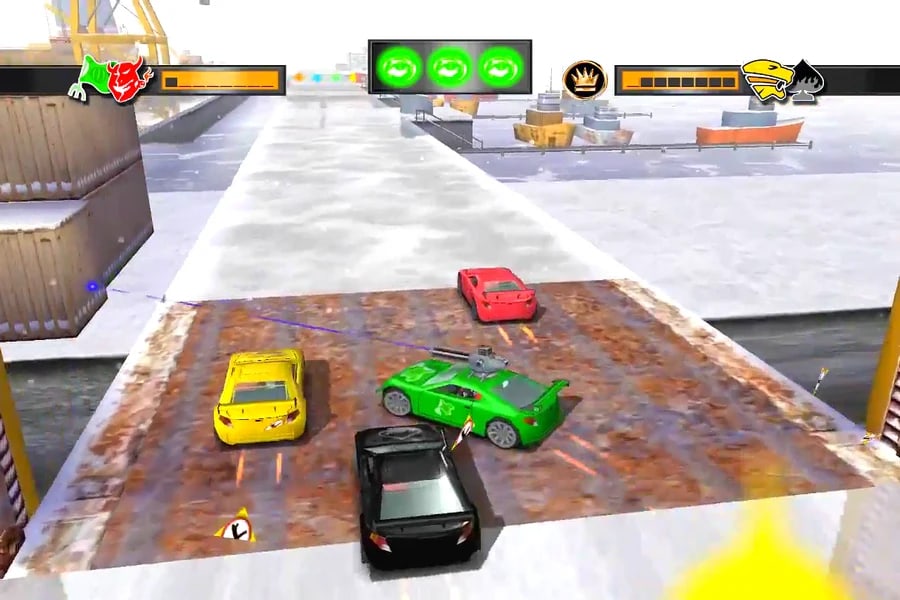Select the yellow eagle team emblem
This screenshot has width=900, height=600.
point(765,79)
